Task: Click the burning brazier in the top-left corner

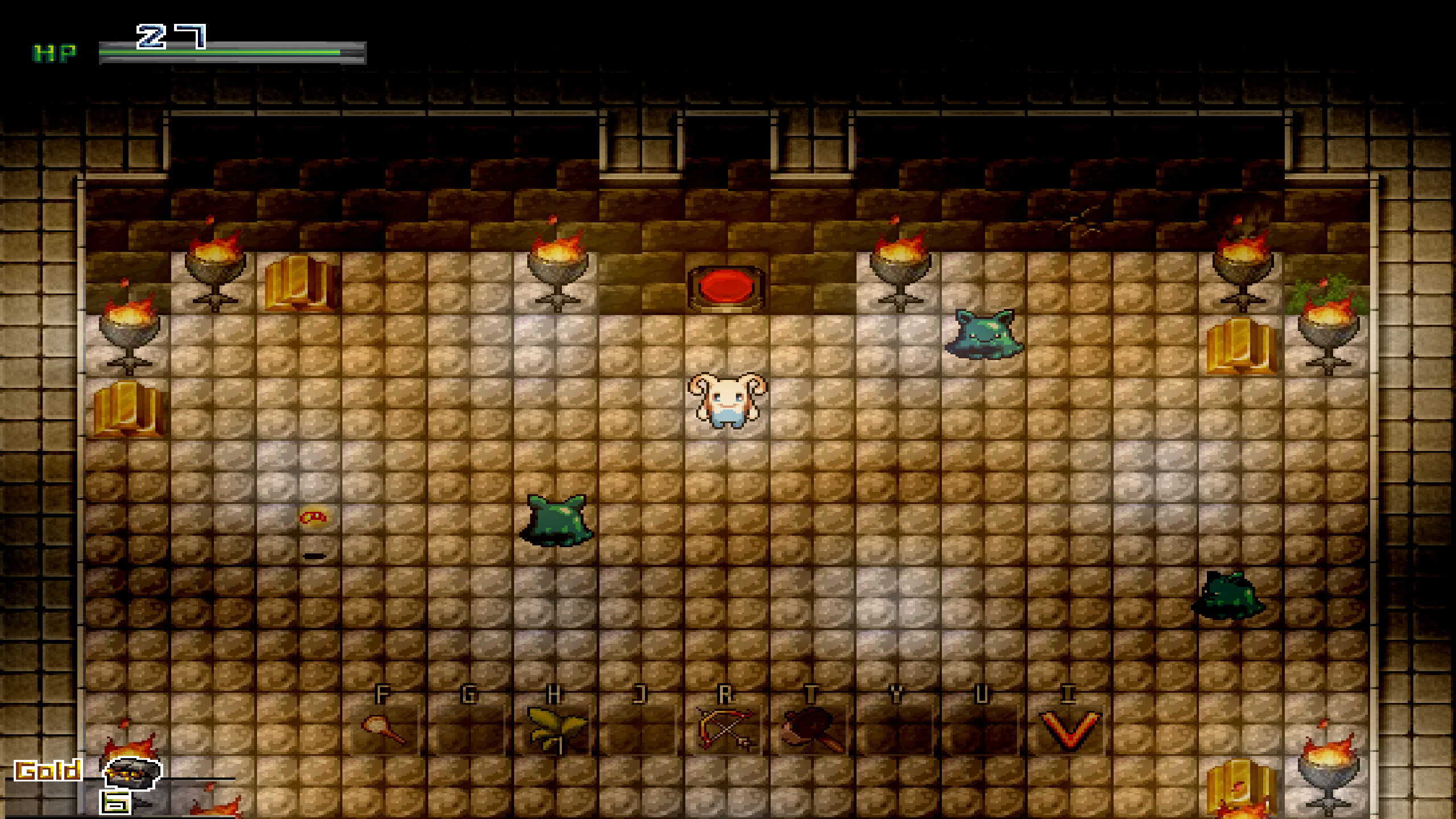Action: point(213,267)
